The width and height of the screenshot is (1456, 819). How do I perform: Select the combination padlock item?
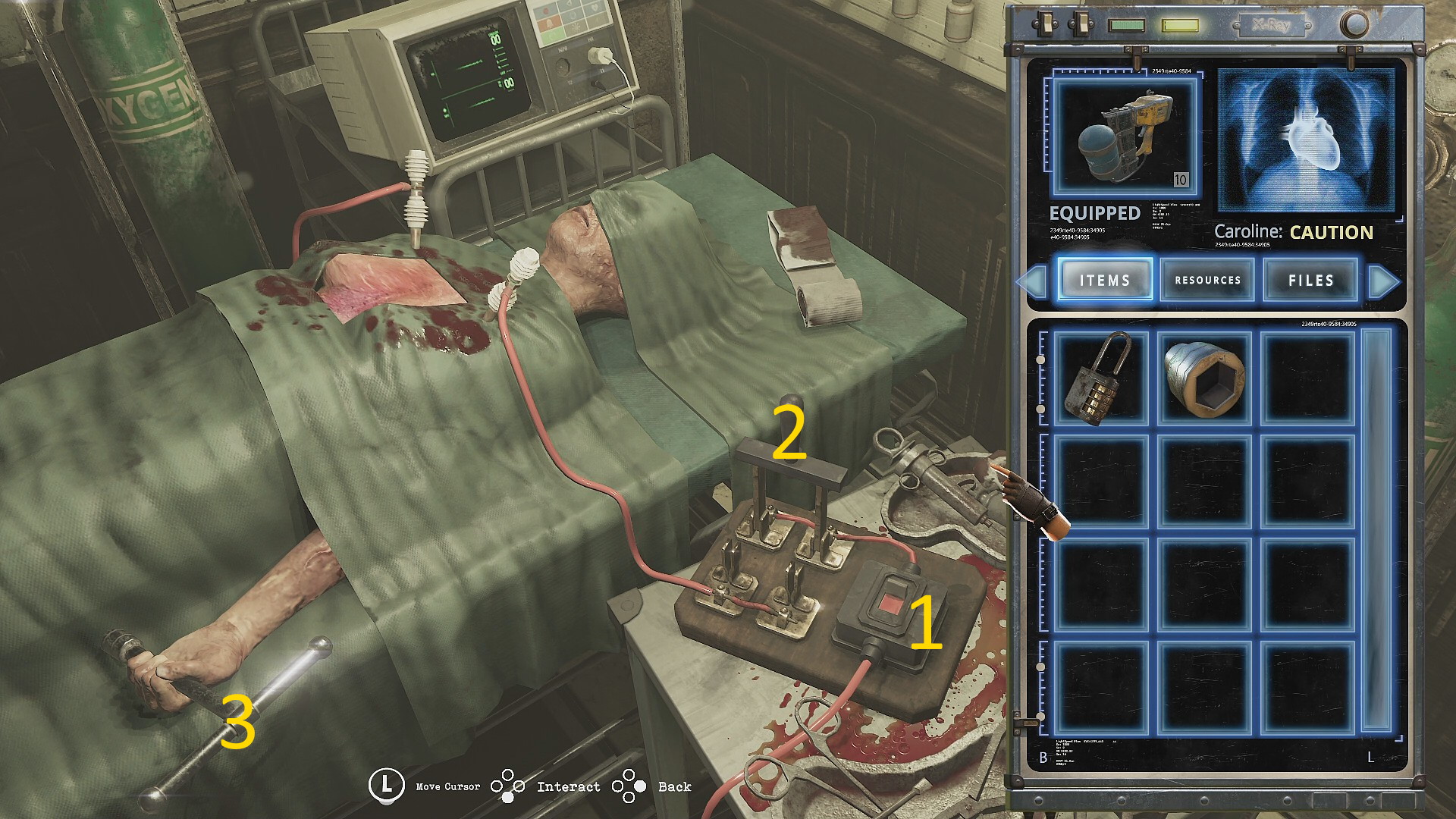[1100, 378]
